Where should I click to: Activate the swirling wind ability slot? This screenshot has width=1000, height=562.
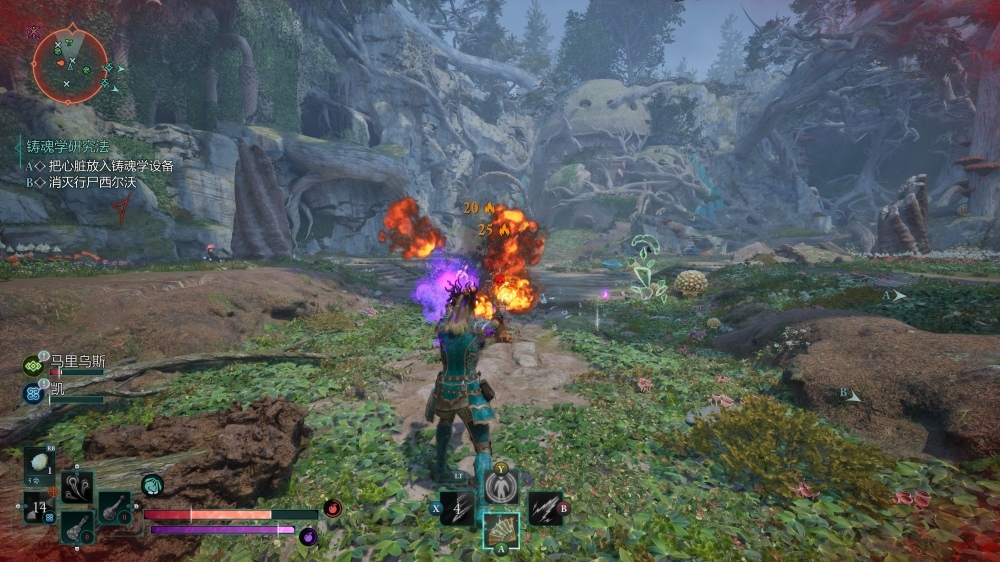pos(77,488)
